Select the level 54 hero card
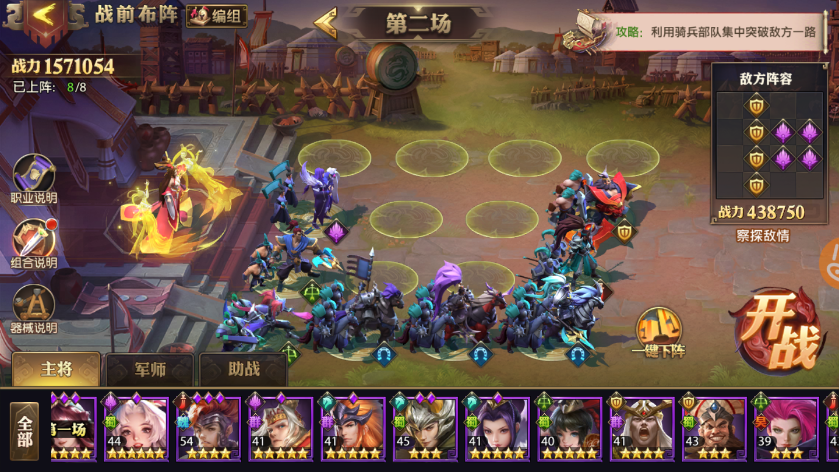 pos(208,428)
